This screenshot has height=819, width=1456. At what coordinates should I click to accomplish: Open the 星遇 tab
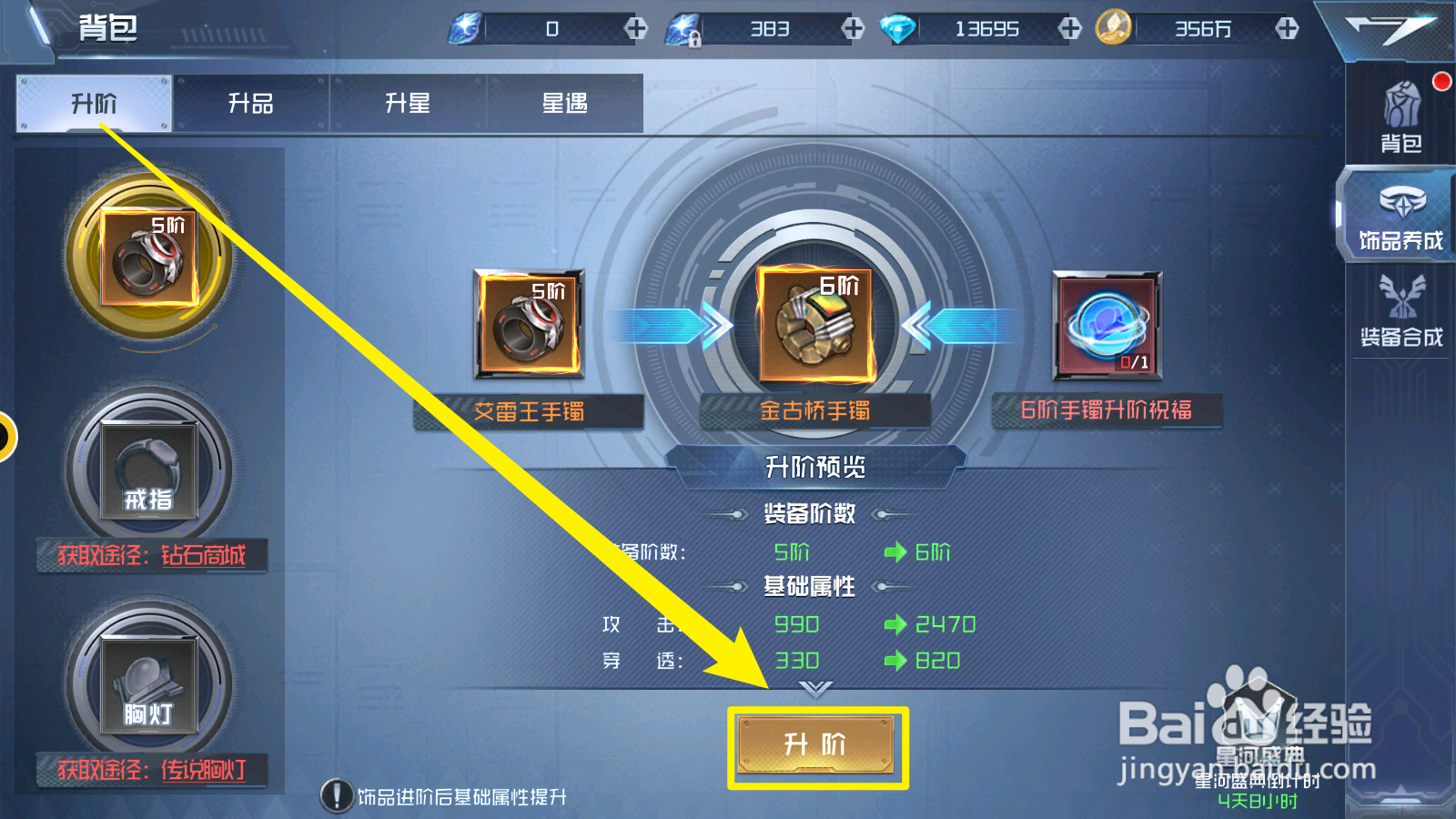pos(565,103)
